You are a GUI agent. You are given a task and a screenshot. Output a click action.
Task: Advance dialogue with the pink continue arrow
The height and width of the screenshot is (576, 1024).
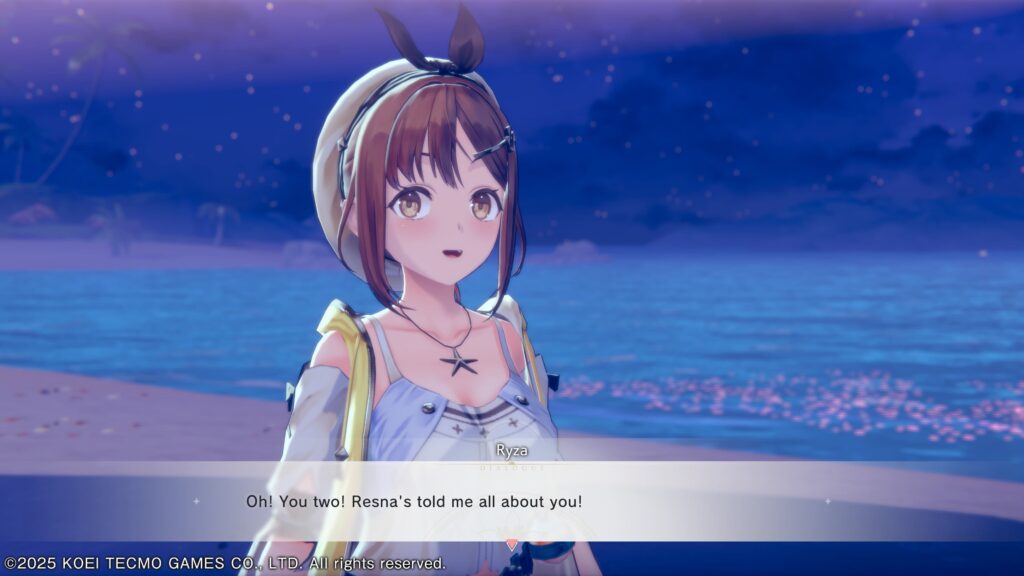point(512,545)
